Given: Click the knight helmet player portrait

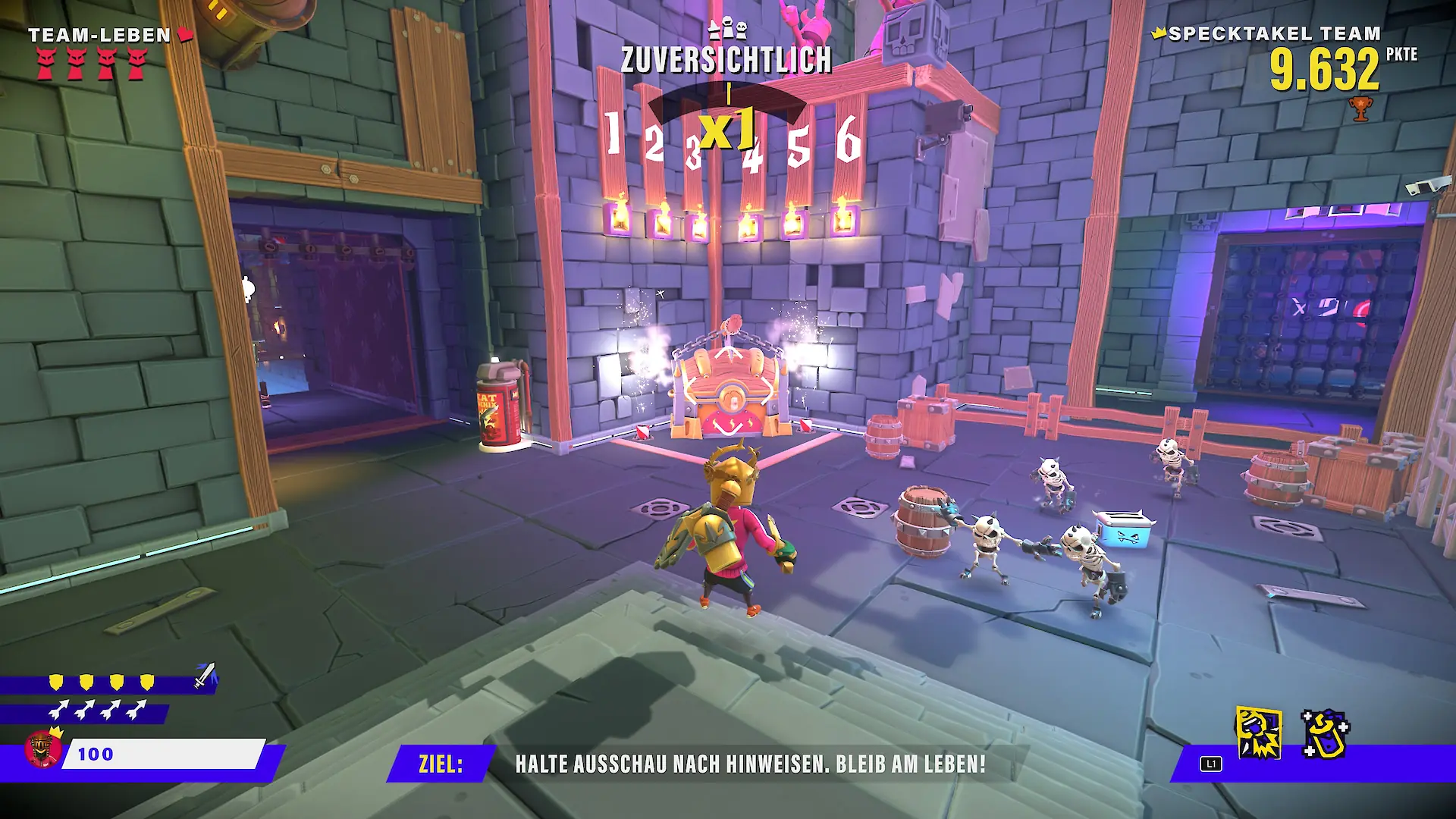Looking at the screenshot, I should tap(43, 749).
